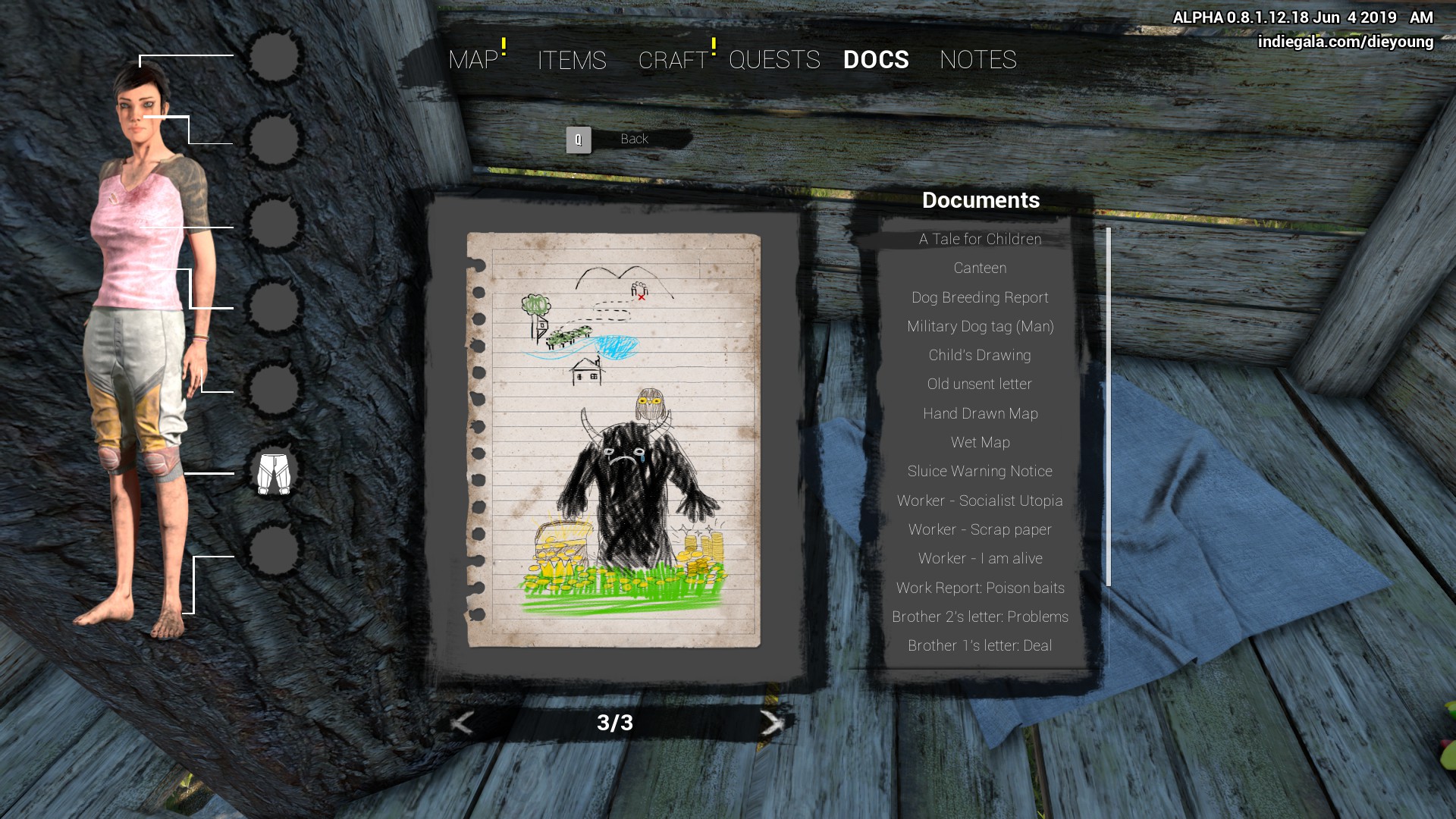Open 'A Tale for Children' document
Screen dimensions: 1456x819
[980, 240]
